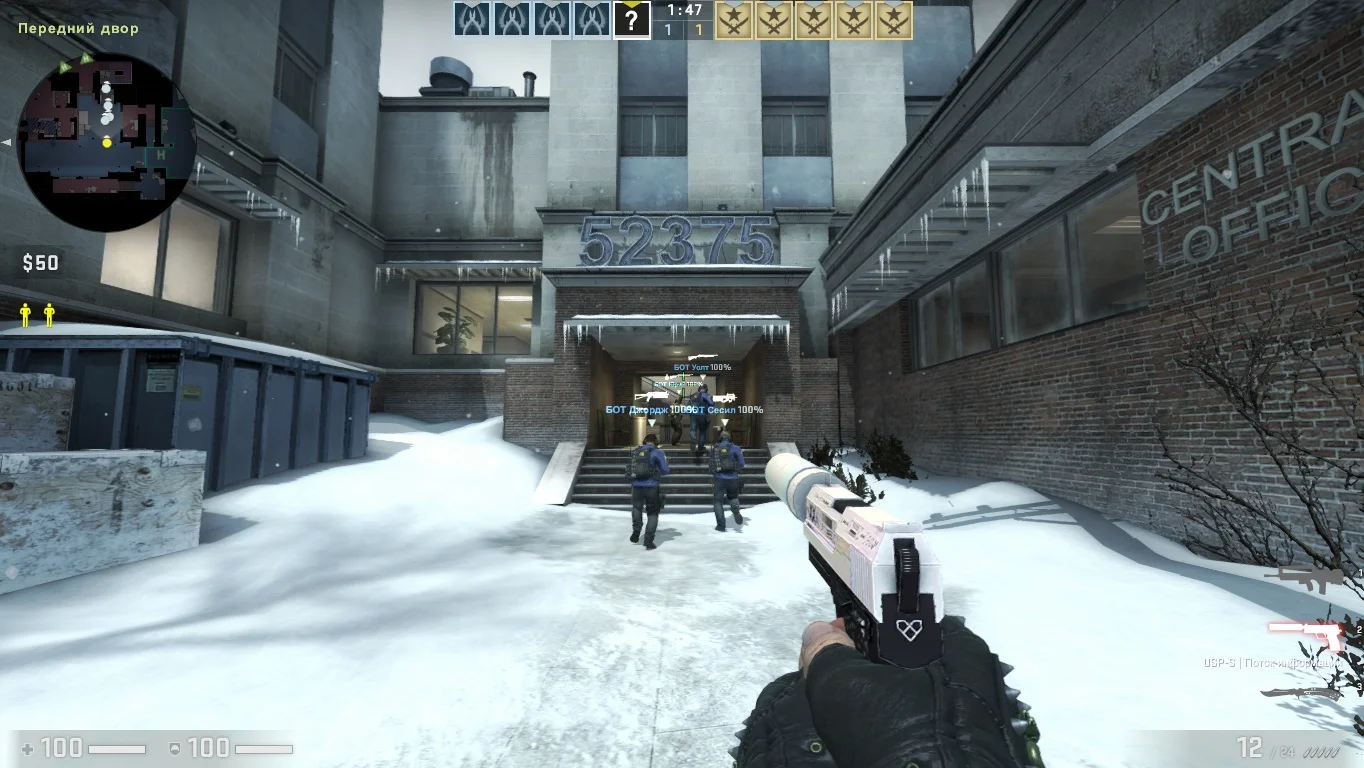Click the question mark player avatar

(631, 19)
